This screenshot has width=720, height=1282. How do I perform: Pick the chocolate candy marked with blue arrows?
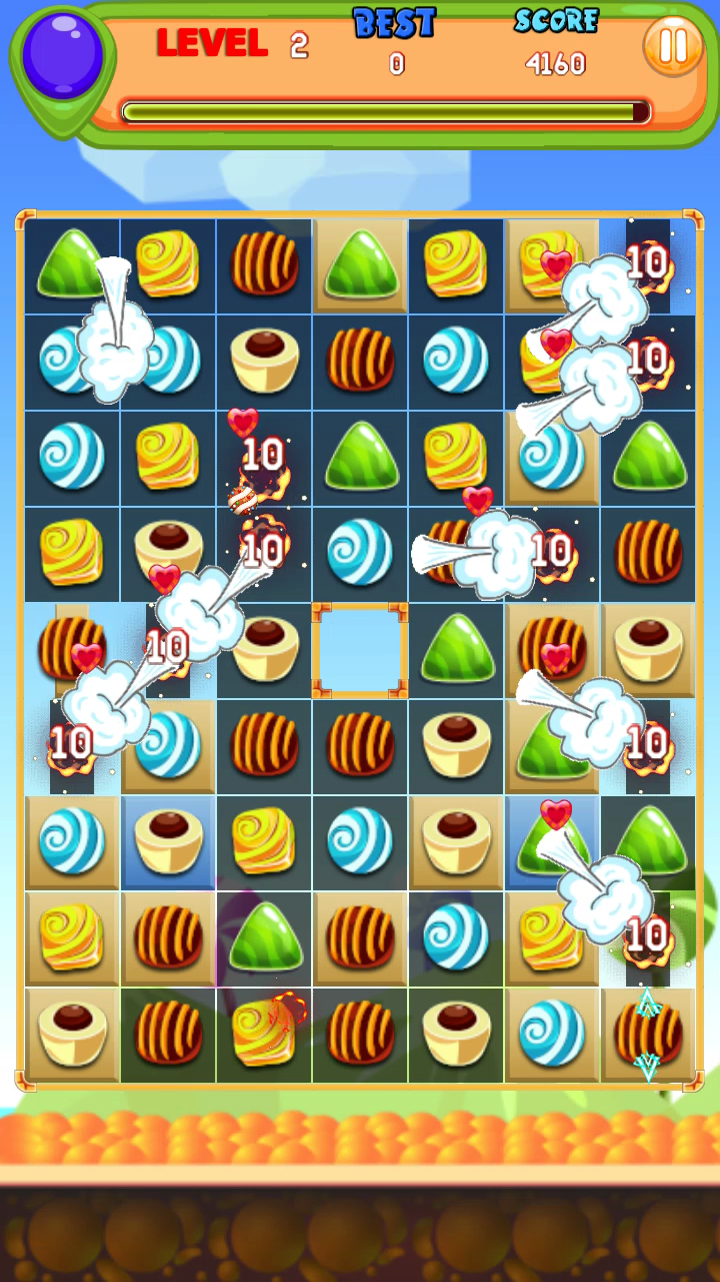(648, 1034)
